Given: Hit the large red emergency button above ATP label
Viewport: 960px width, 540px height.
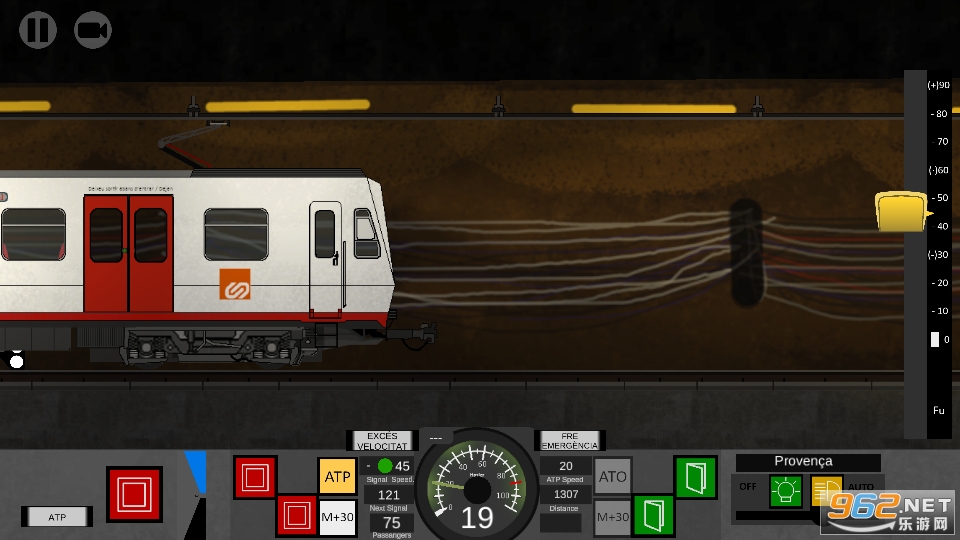Looking at the screenshot, I should point(134,494).
